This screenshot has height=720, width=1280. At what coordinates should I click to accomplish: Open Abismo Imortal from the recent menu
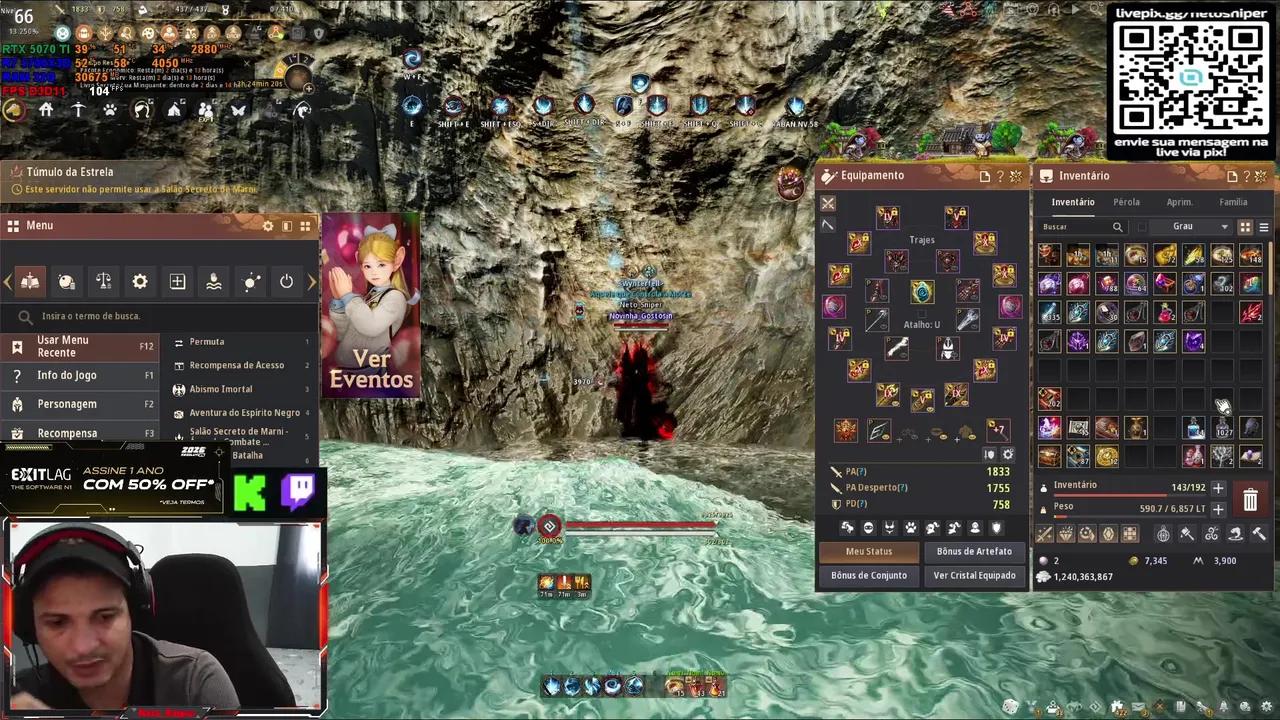220,388
